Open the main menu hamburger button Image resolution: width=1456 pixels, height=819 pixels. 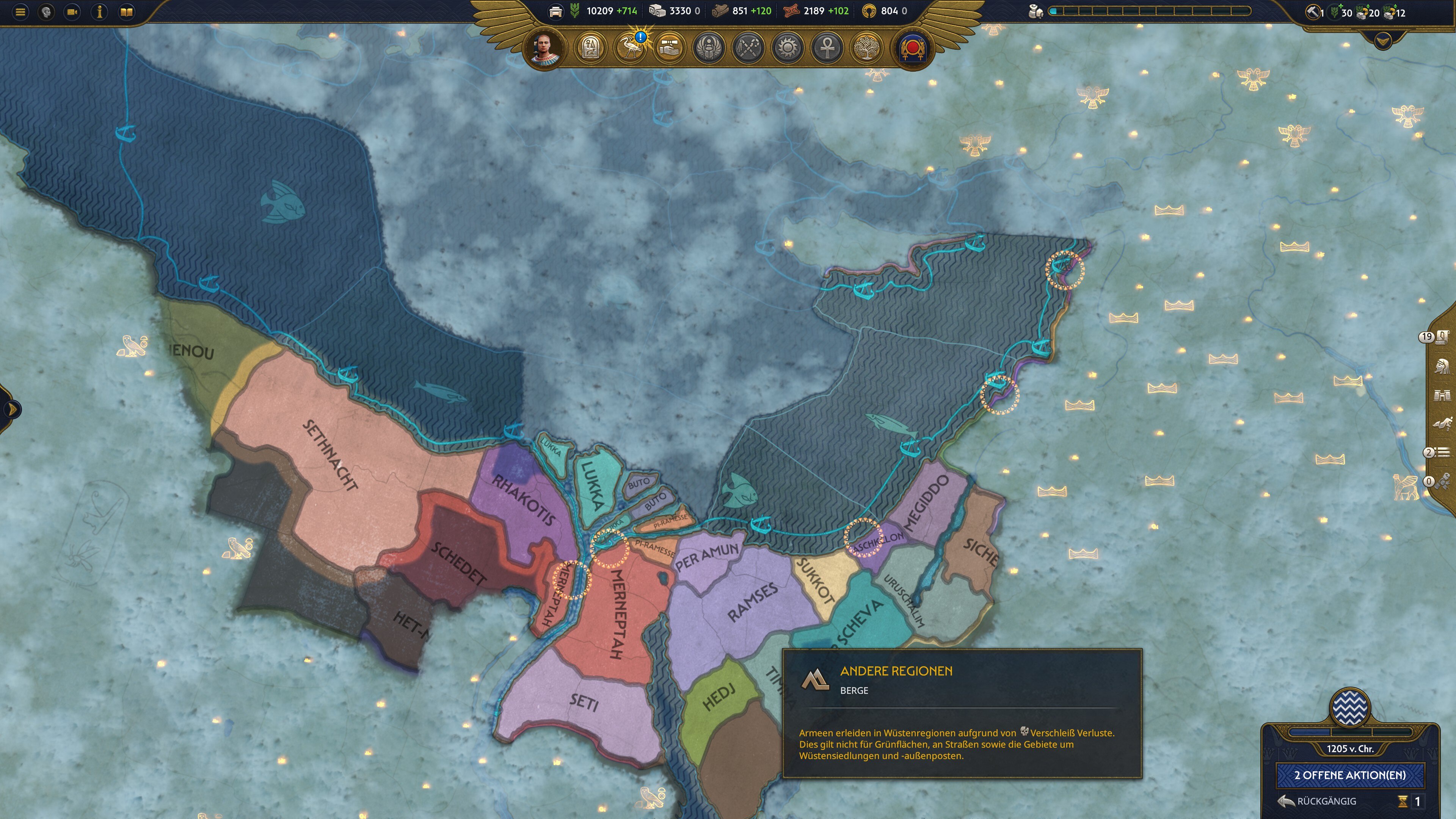(x=20, y=12)
